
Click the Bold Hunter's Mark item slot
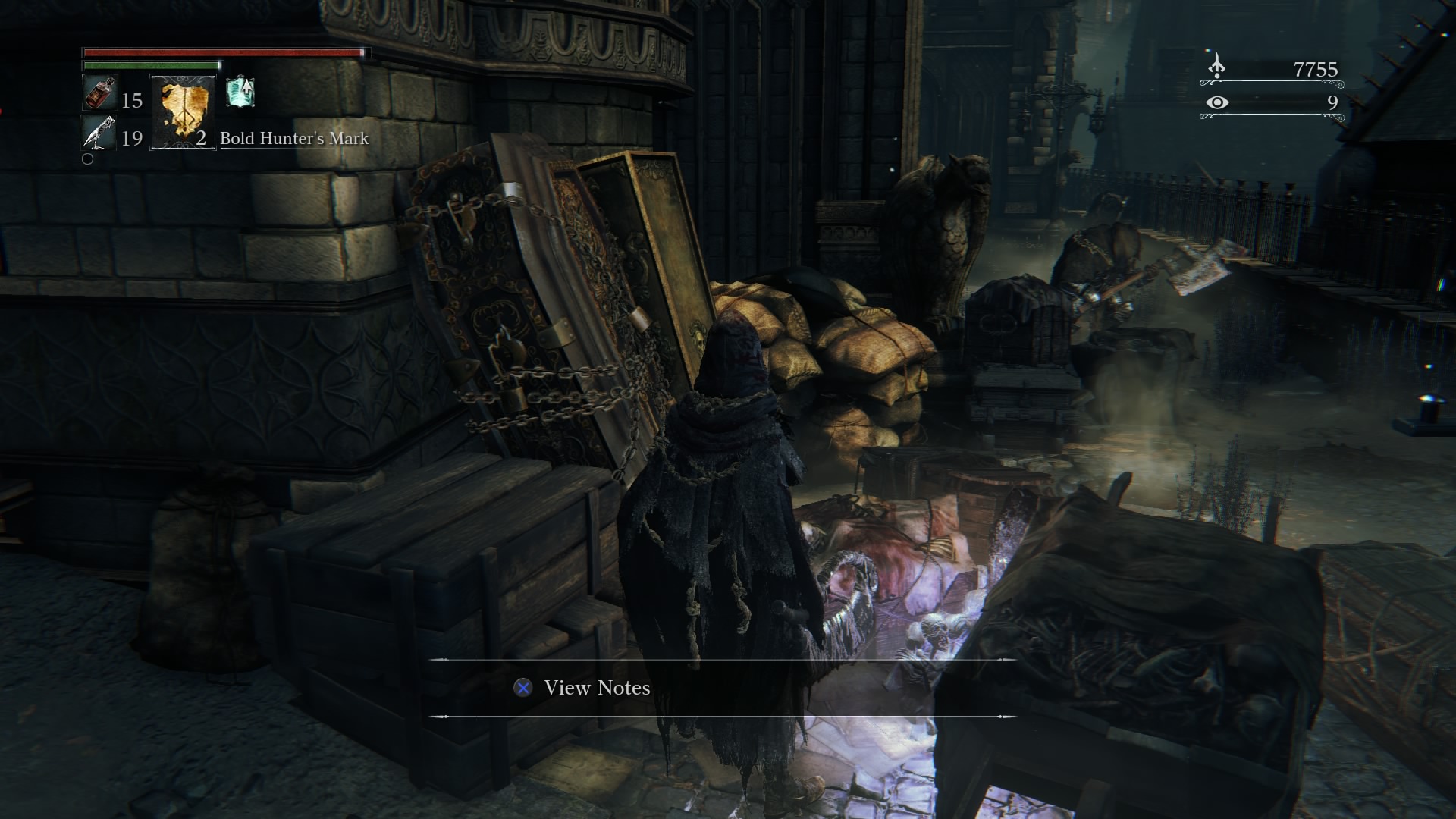pos(183,112)
